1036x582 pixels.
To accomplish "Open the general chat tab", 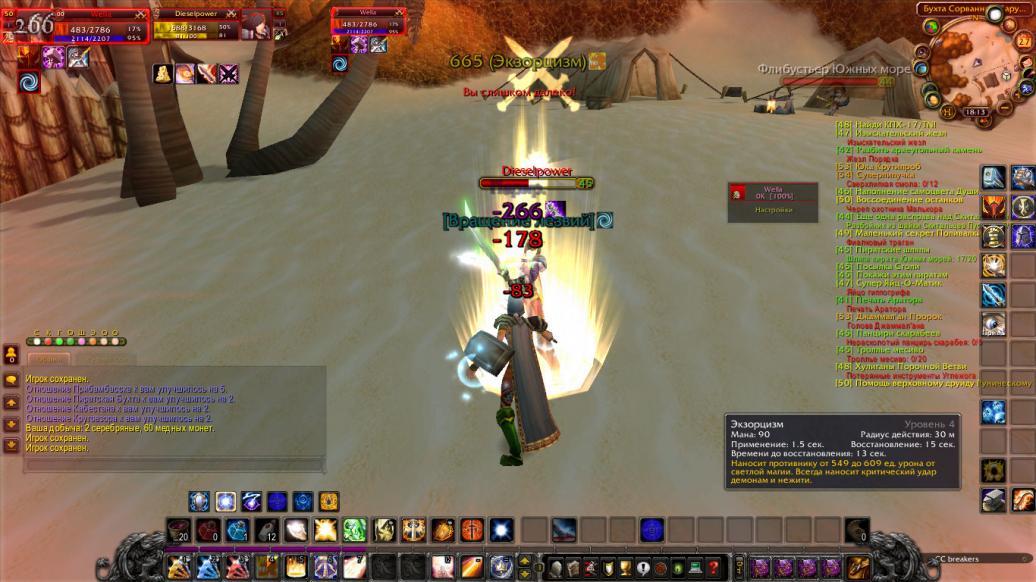I will [x=47, y=356].
